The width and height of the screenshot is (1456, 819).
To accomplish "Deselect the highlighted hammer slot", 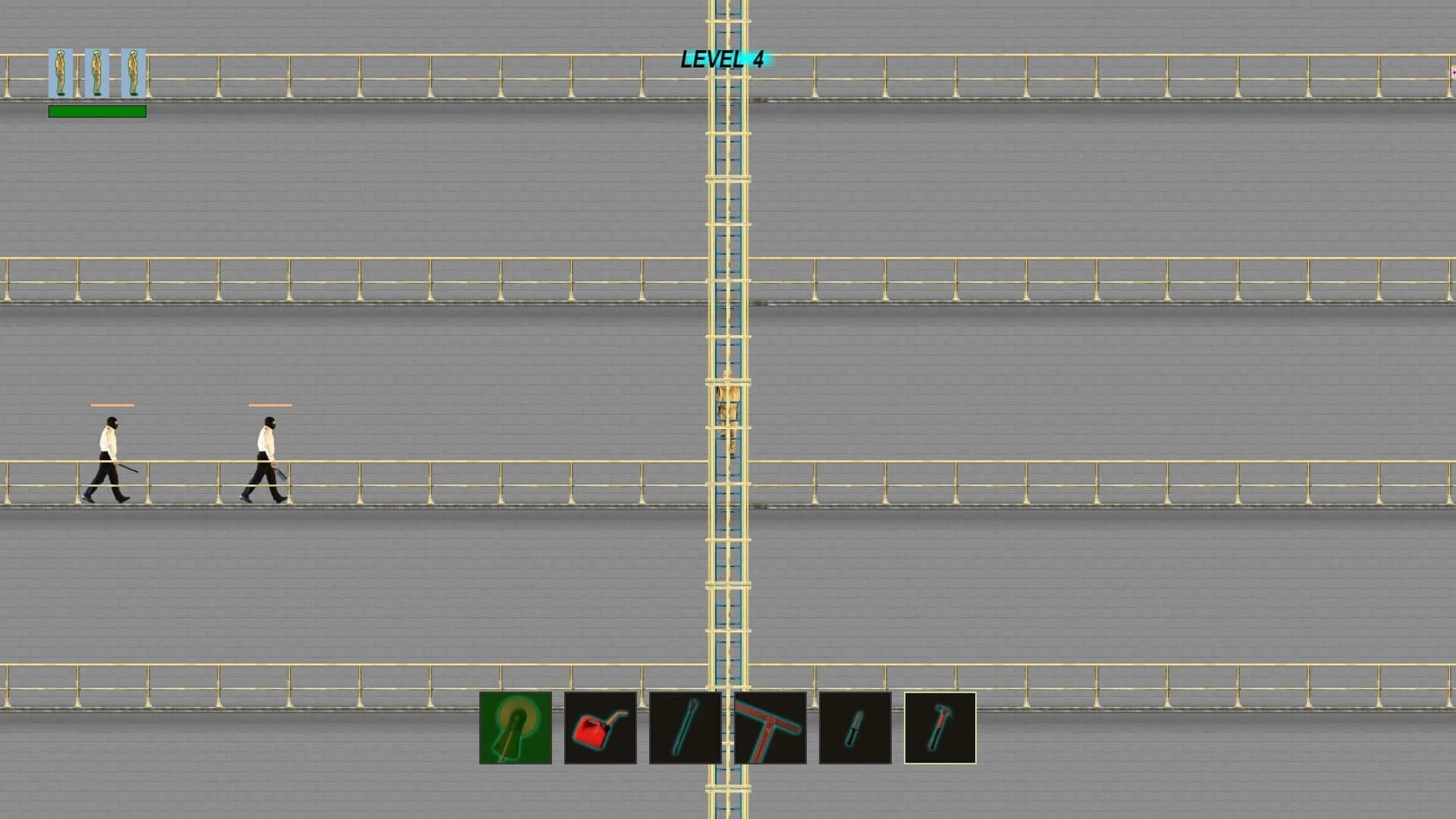I will [x=940, y=726].
